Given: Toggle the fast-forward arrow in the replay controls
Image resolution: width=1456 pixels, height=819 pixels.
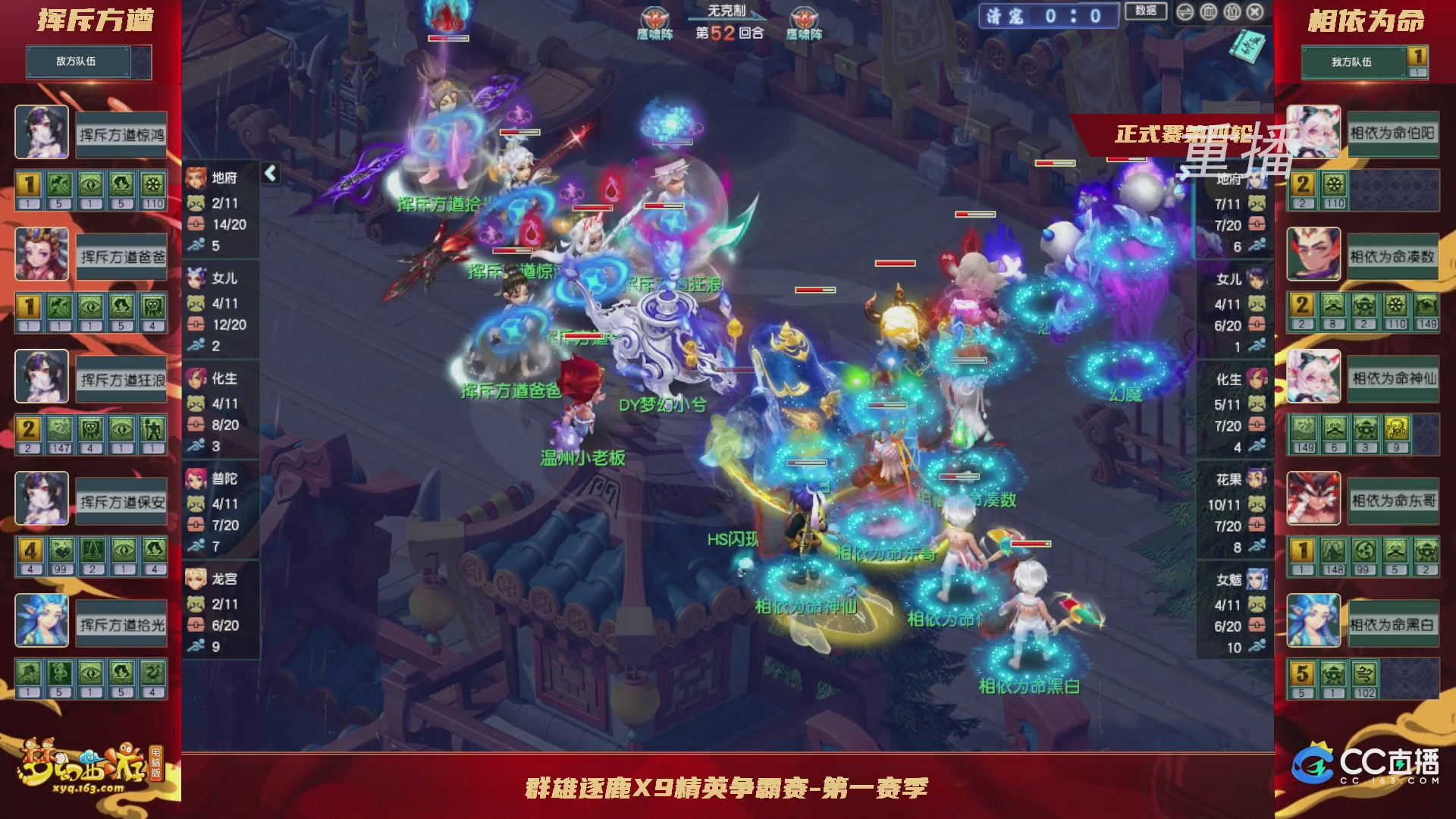Looking at the screenshot, I should tap(1185, 12).
